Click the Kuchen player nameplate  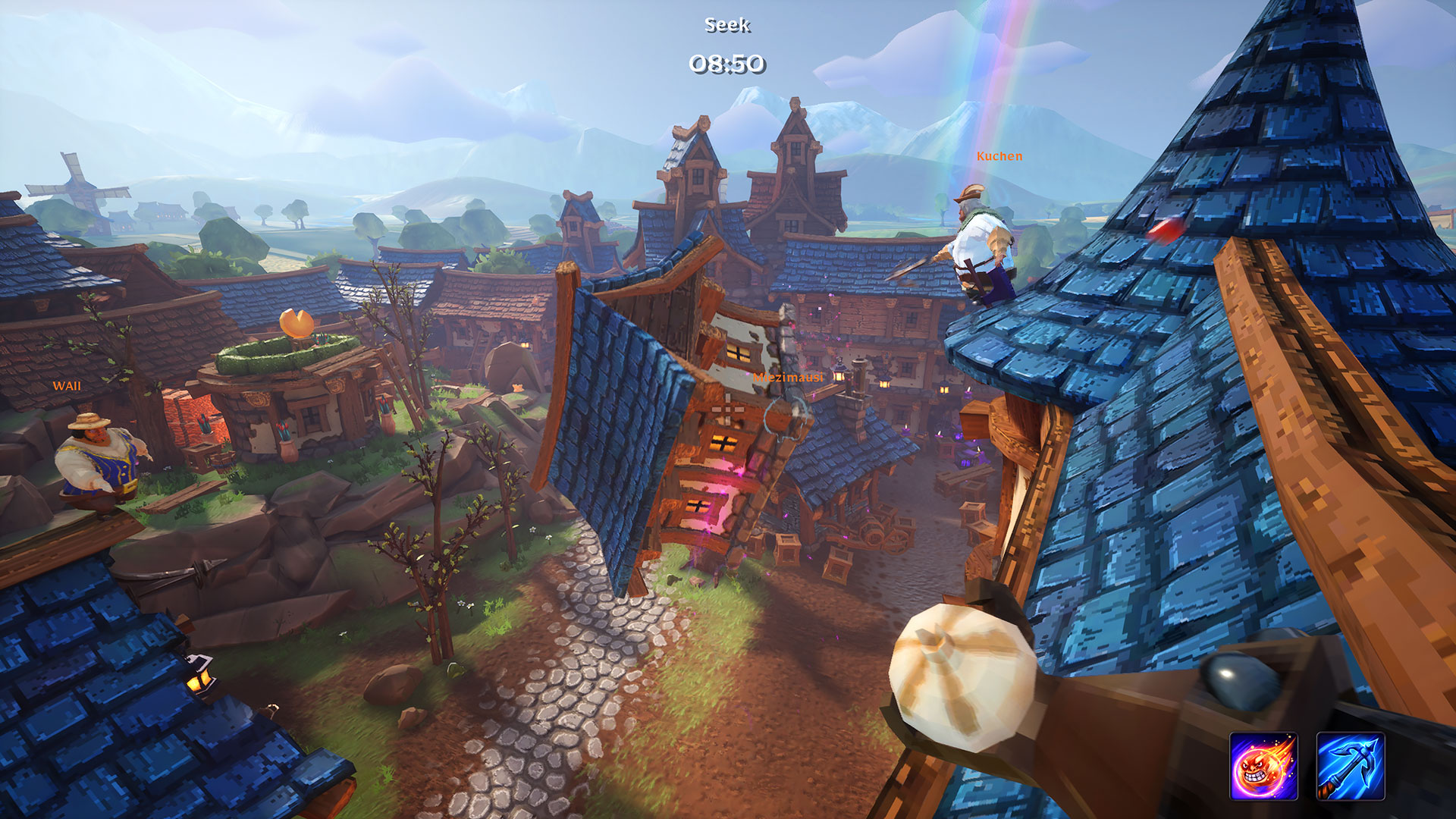tap(999, 158)
